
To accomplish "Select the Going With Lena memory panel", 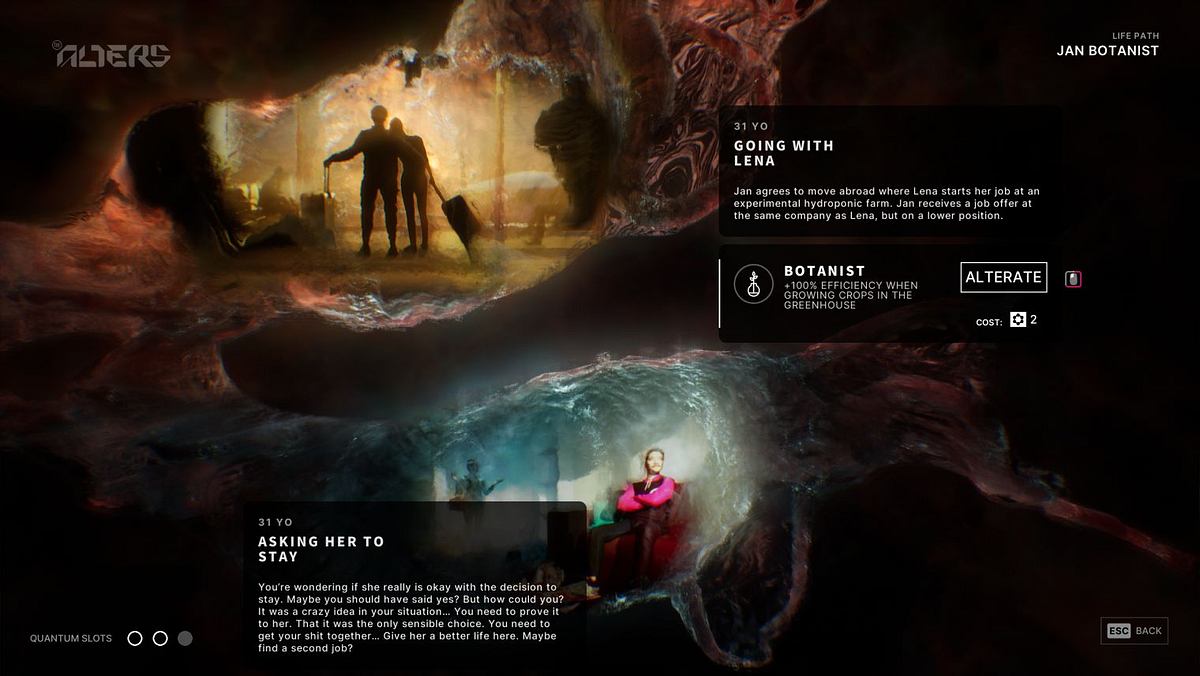I will tap(890, 171).
